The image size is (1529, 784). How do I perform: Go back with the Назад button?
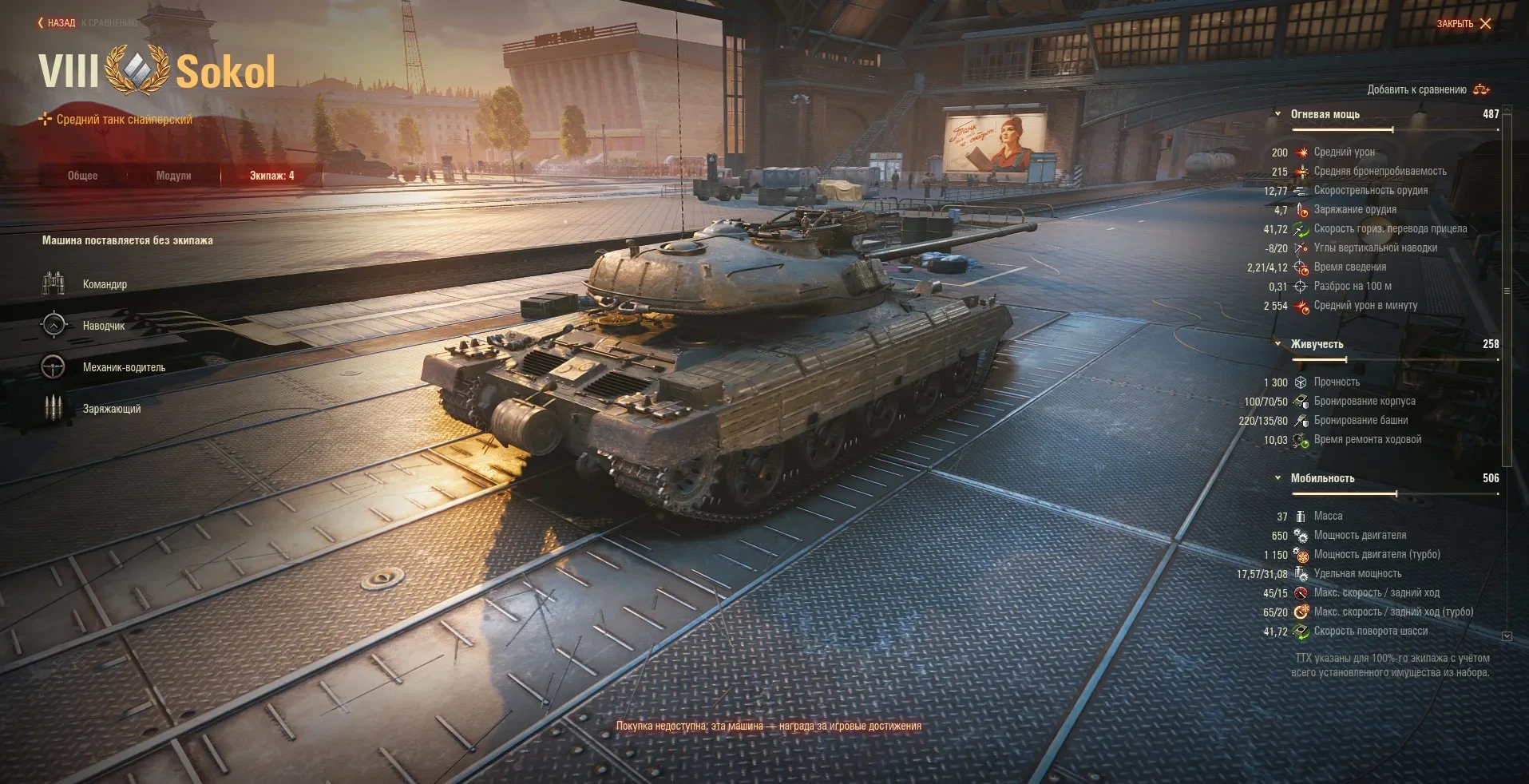(57, 23)
